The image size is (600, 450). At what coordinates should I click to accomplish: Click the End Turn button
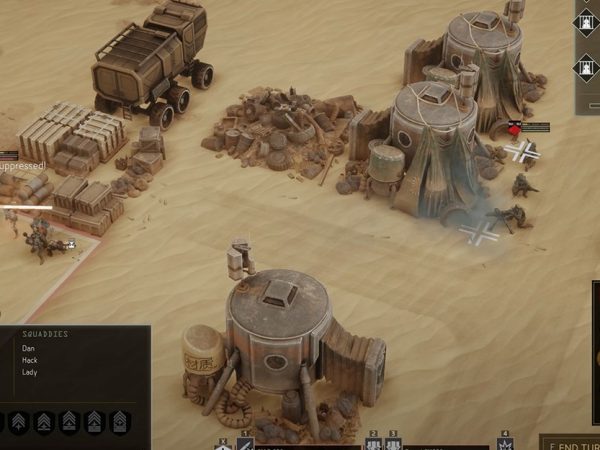(x=572, y=442)
